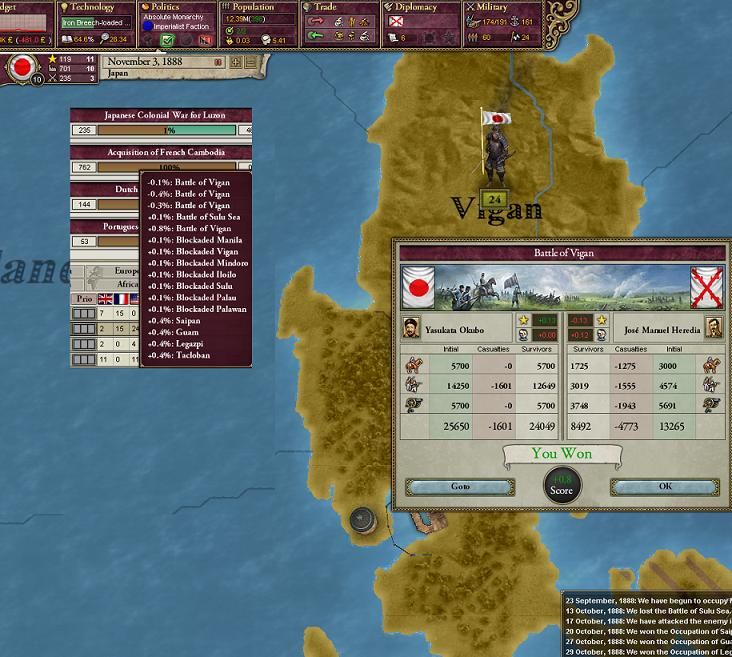Select the Acquisition of French Cambodia war
Screen dimensions: 732x657
coord(160,153)
